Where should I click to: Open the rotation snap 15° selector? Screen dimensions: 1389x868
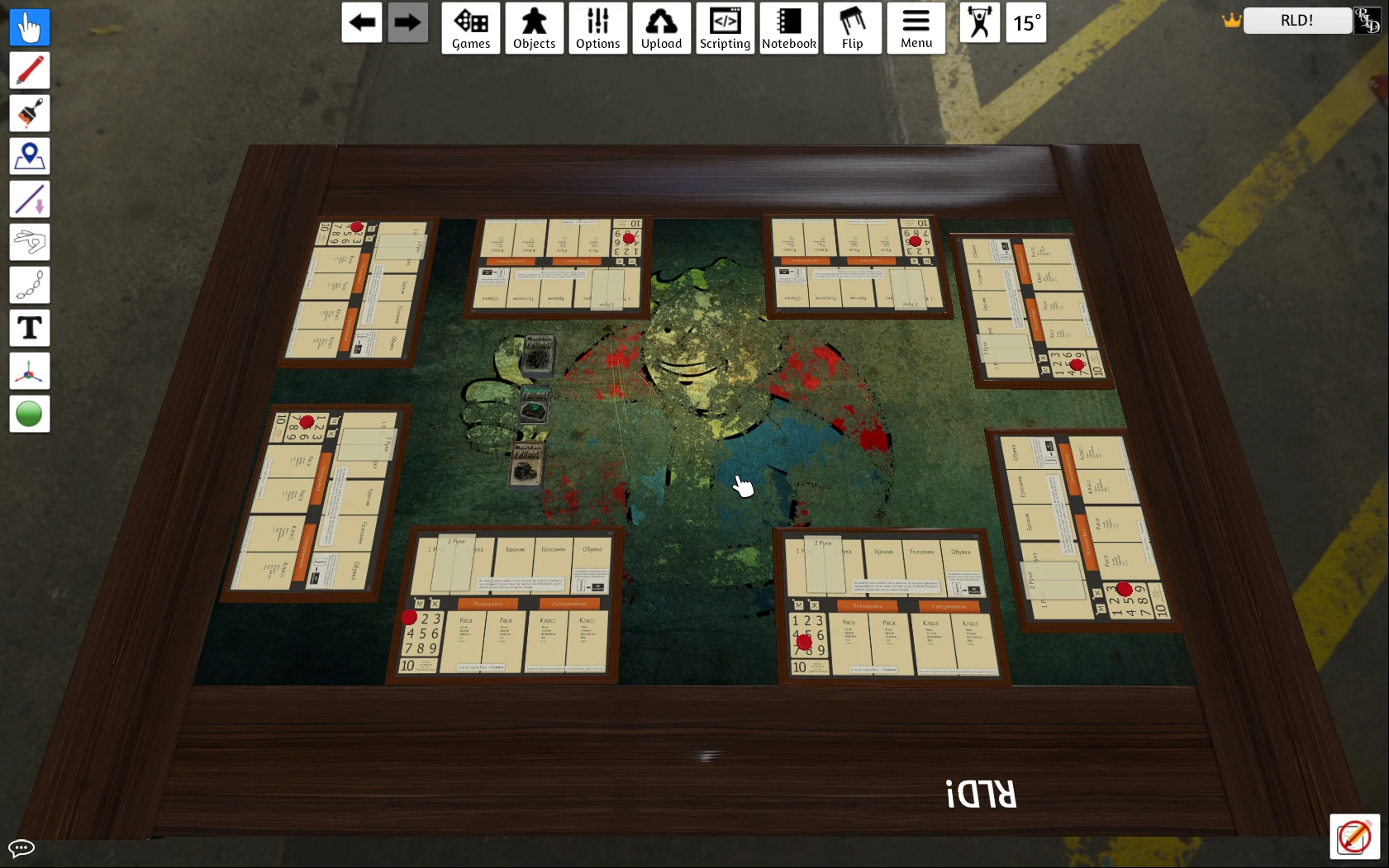coord(1025,23)
